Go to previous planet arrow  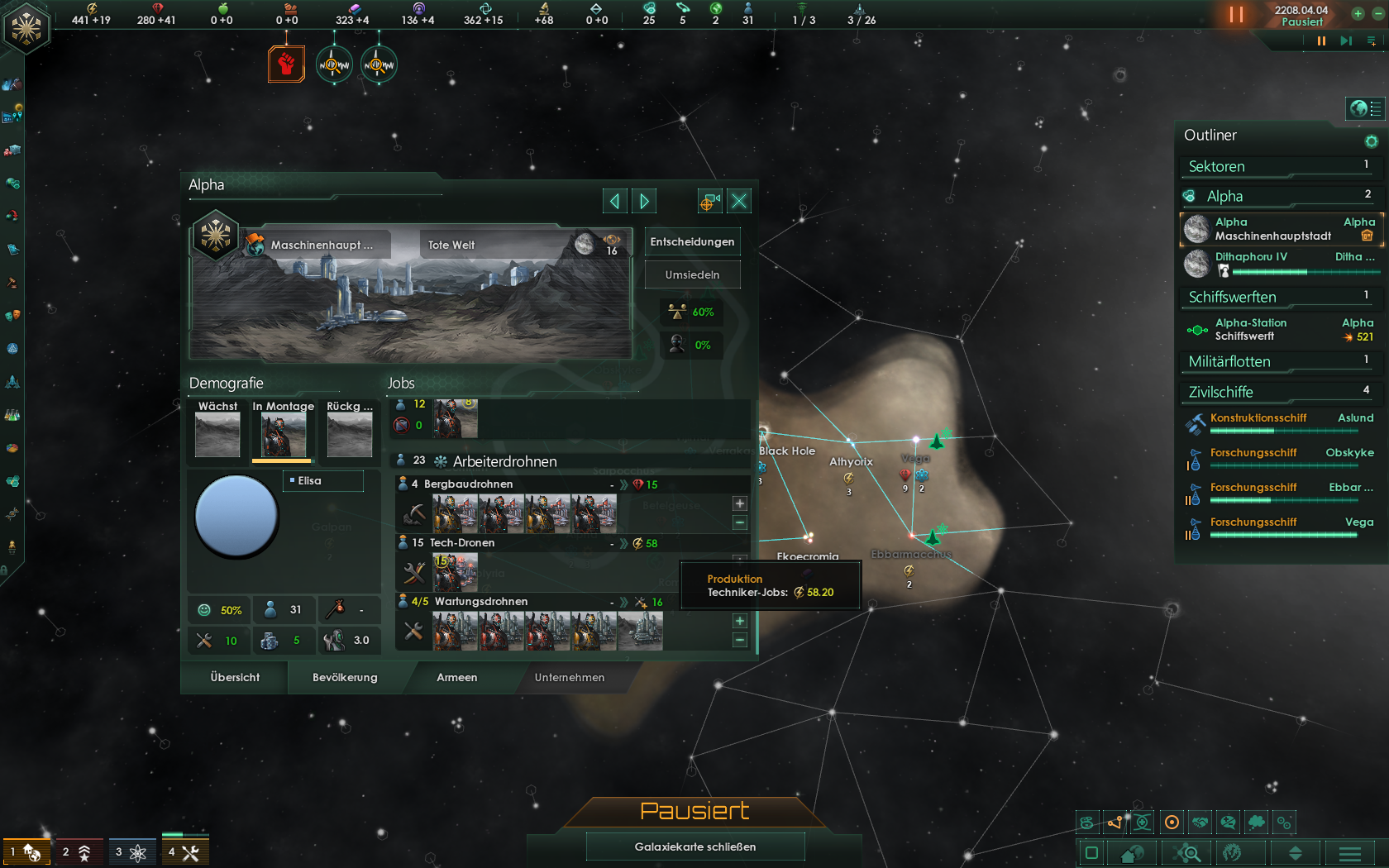click(614, 201)
